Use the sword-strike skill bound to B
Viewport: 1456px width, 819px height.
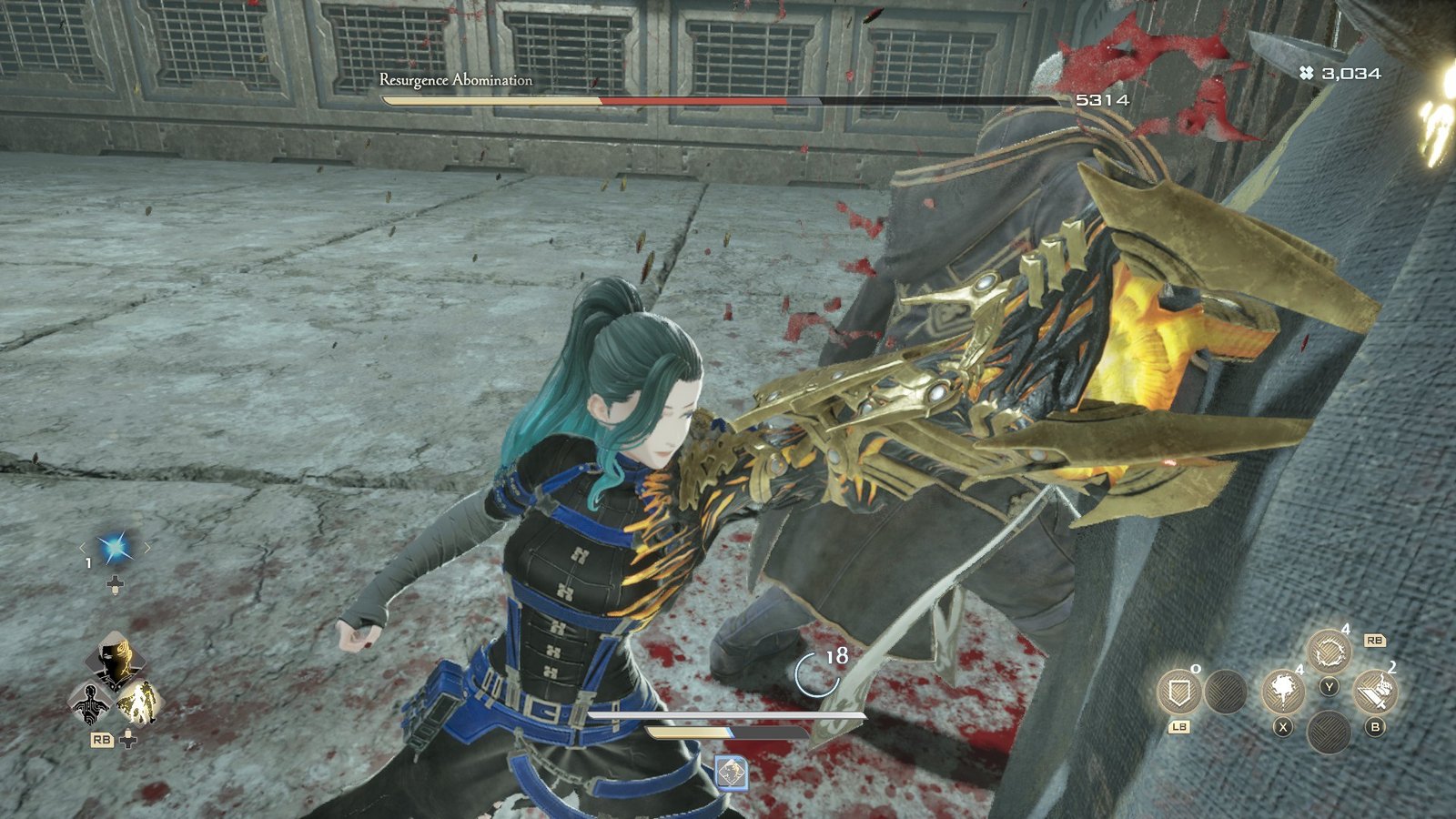[x=1375, y=691]
